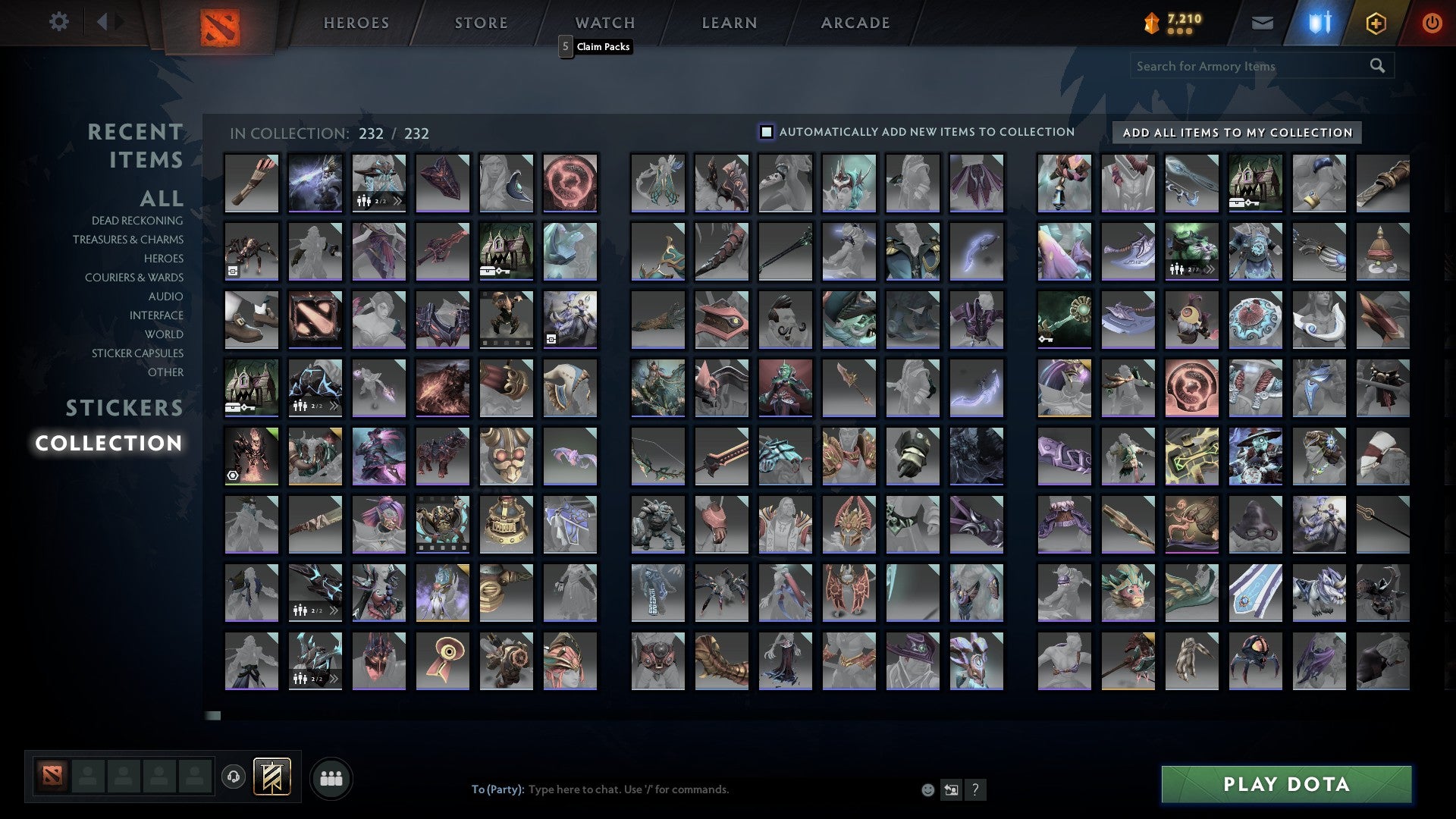Click the help question mark beside the chat box
1456x819 pixels.
point(976,789)
